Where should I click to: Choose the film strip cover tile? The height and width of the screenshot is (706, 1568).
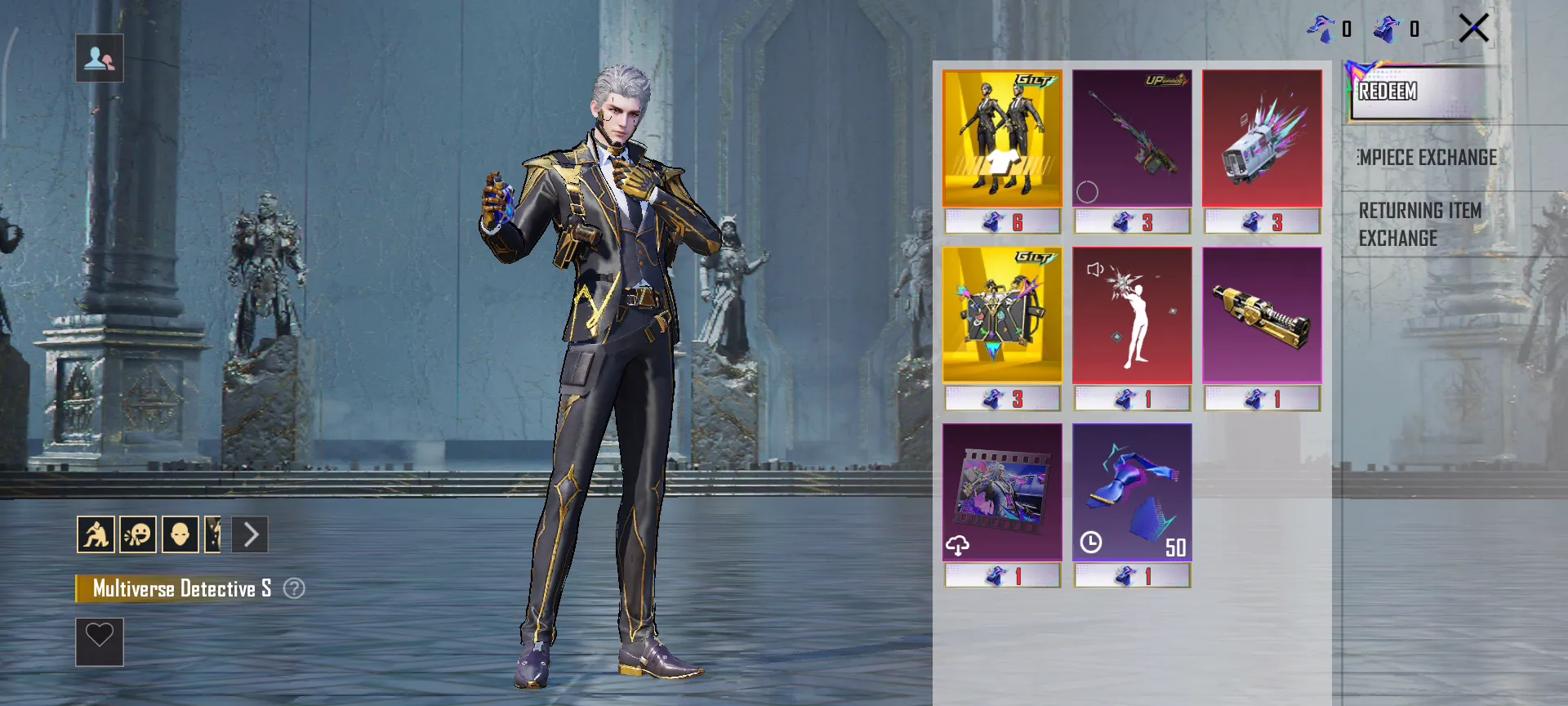pyautogui.click(x=1002, y=492)
